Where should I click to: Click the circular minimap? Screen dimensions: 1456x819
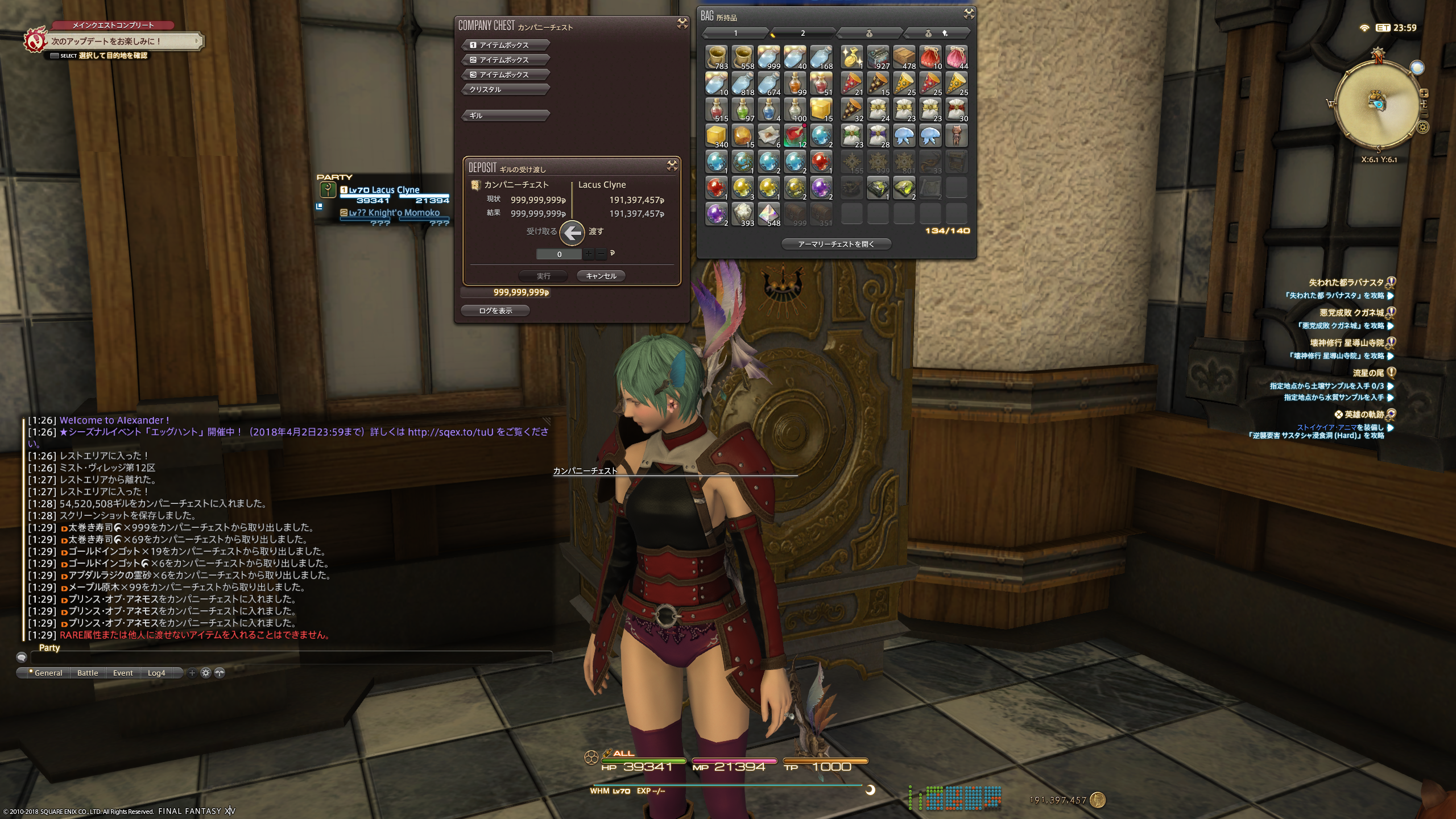(1376, 104)
